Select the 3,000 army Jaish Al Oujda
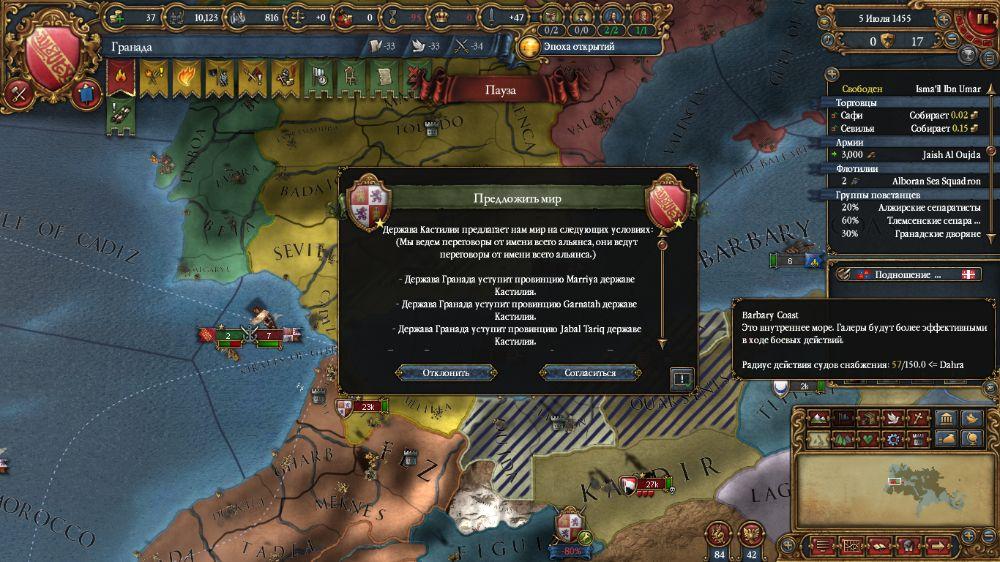 tap(905, 155)
